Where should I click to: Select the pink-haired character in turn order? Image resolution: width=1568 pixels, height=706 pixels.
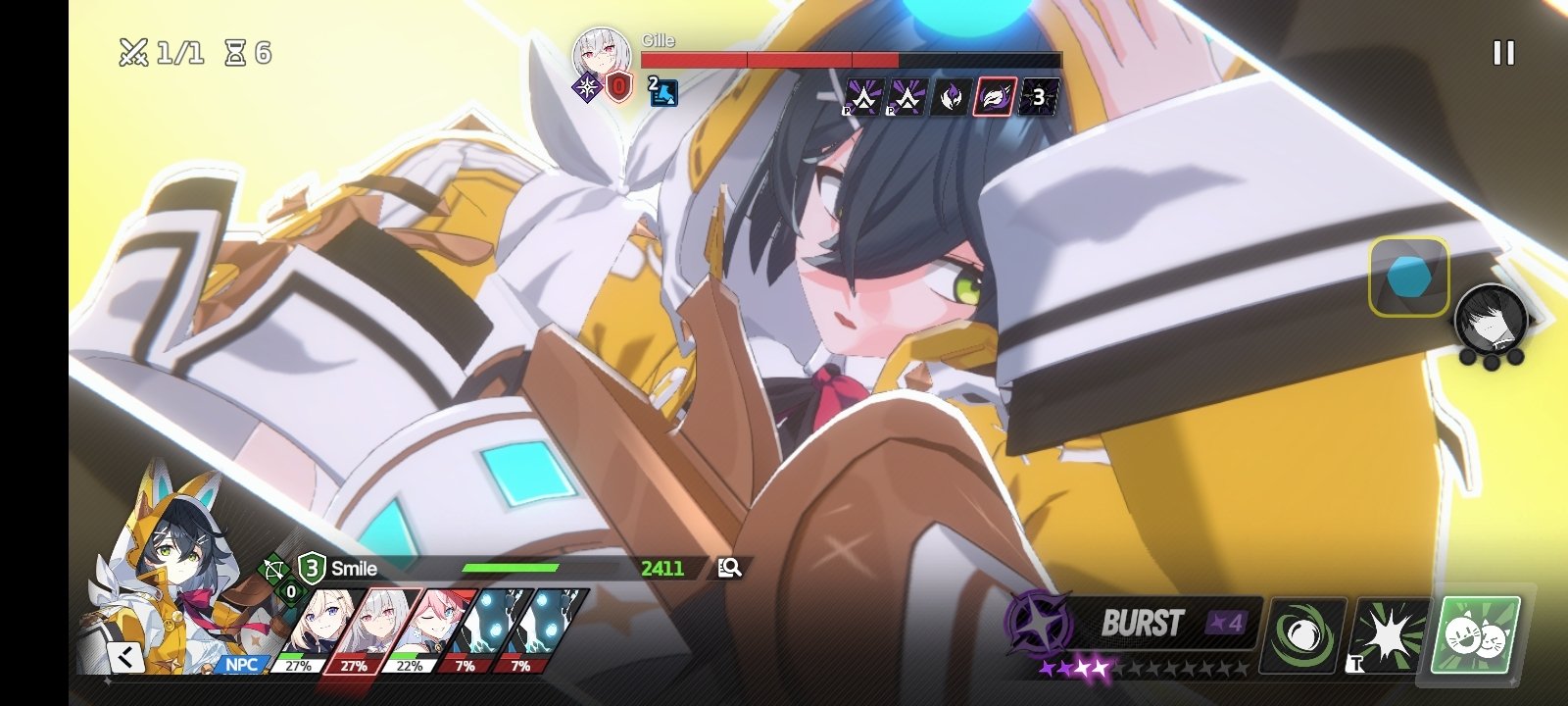[x=429, y=623]
